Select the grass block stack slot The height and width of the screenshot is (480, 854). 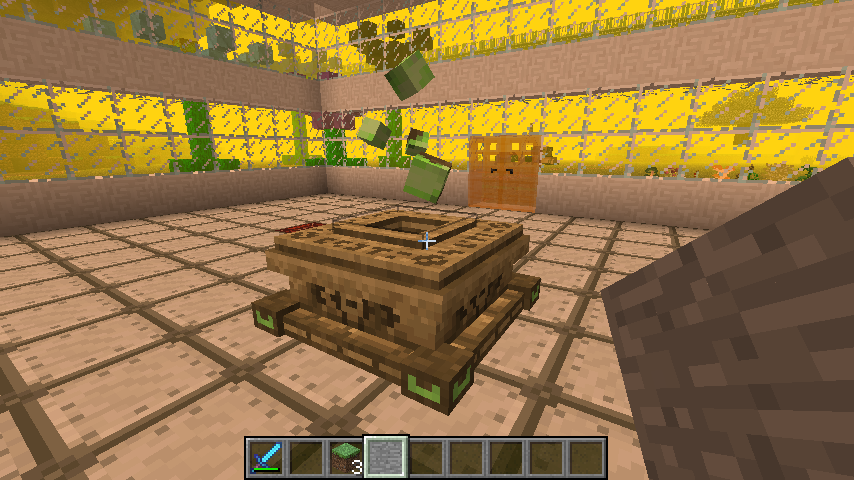click(346, 457)
